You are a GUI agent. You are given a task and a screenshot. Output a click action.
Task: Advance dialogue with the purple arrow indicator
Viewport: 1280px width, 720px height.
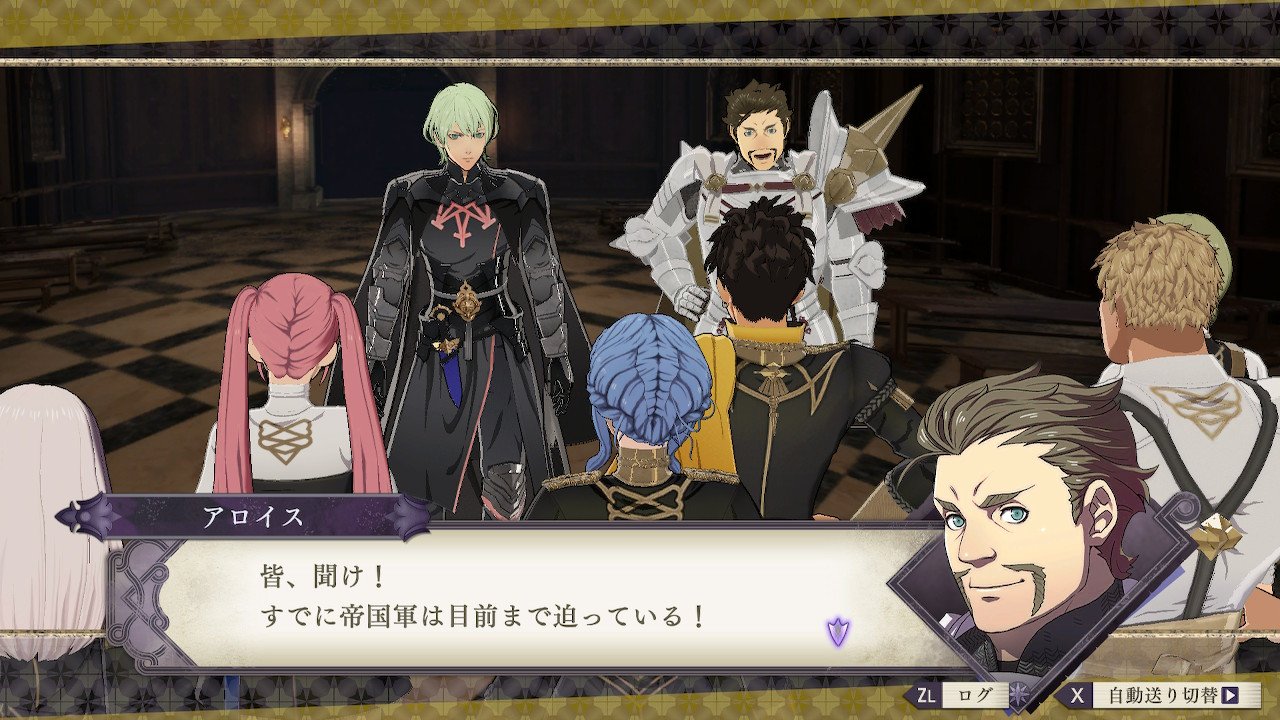837,631
